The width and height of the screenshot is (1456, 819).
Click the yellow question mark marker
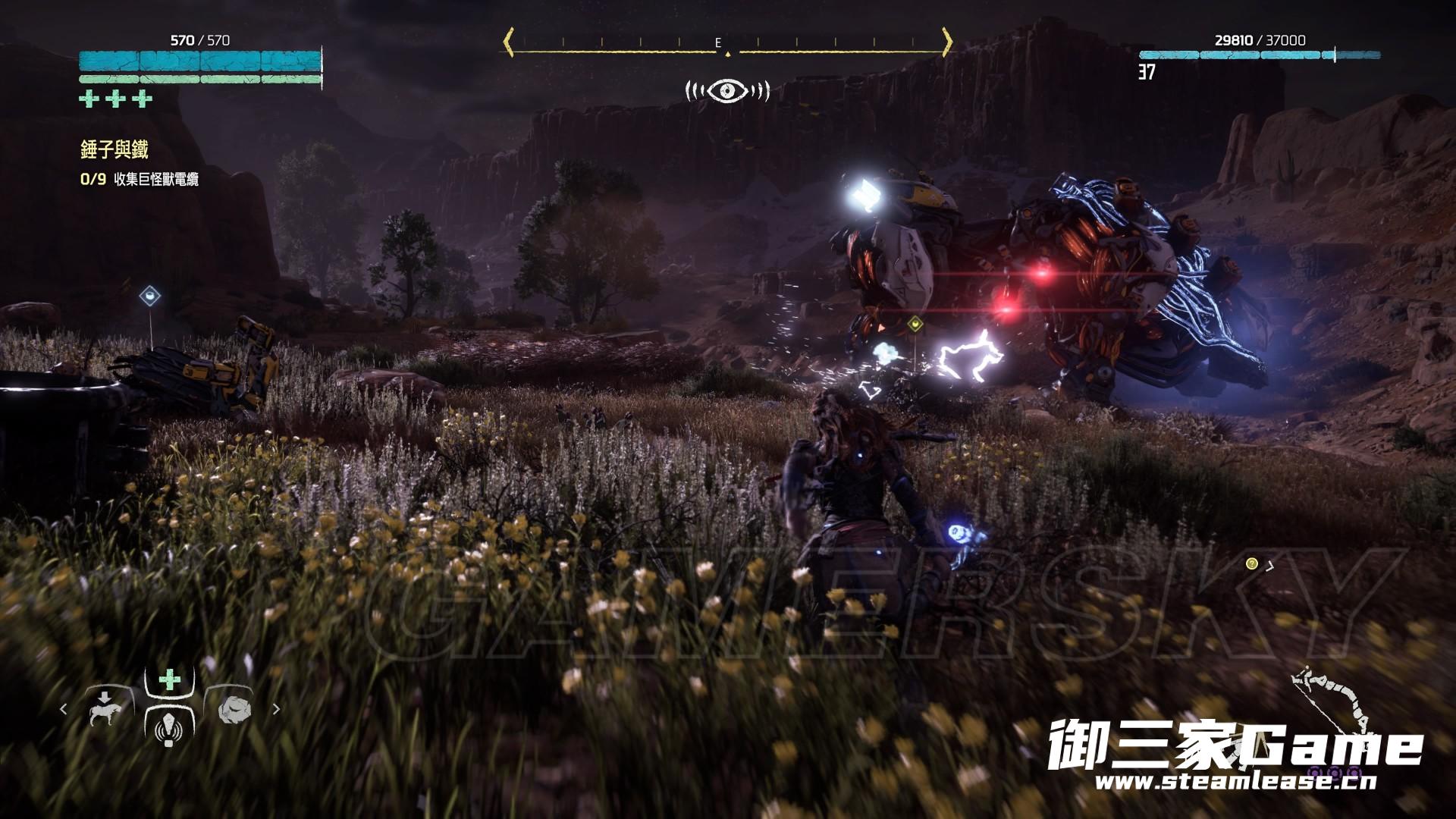click(x=1251, y=563)
